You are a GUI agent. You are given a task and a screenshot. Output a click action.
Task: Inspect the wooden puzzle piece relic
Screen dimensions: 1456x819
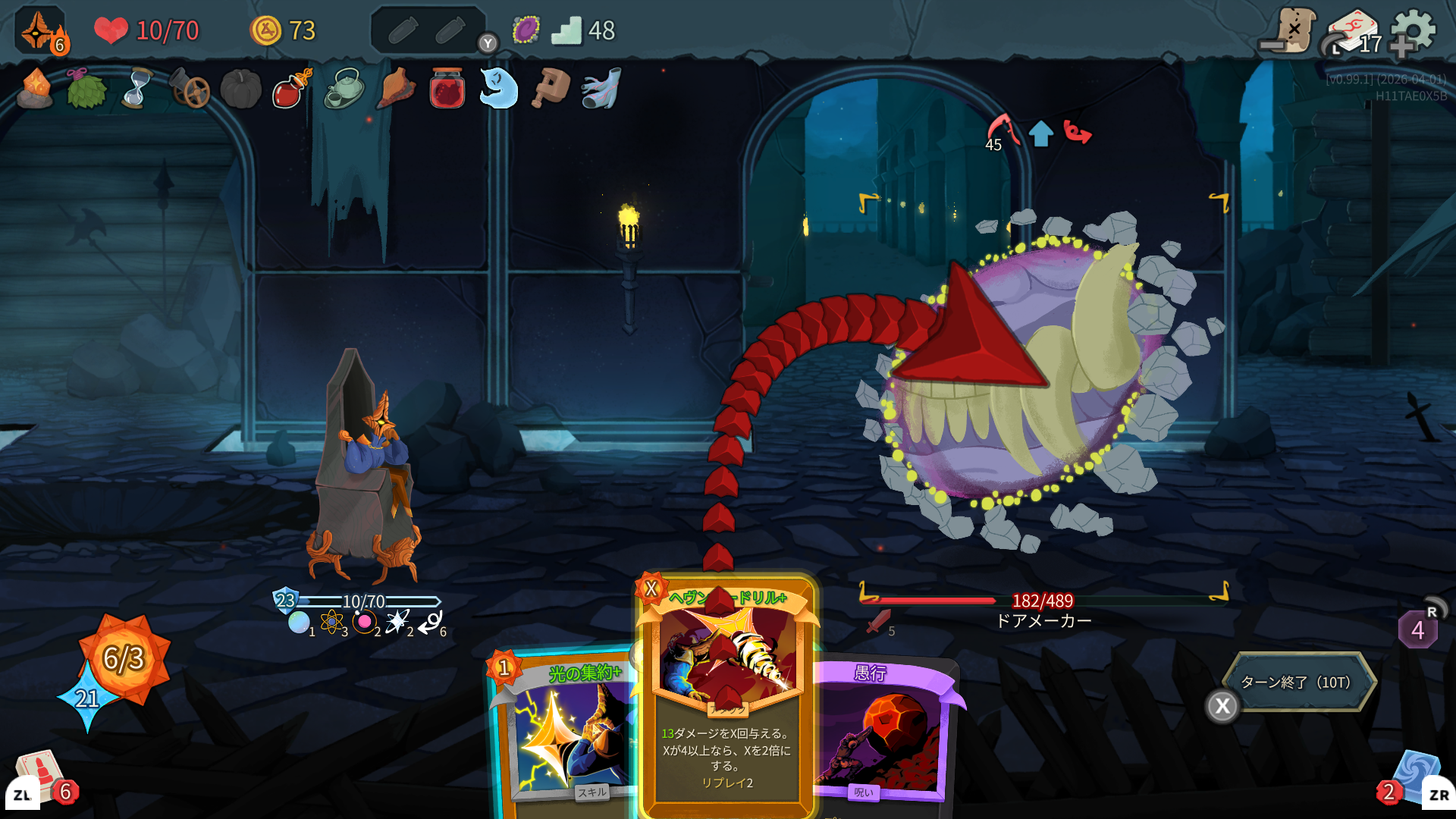click(551, 89)
